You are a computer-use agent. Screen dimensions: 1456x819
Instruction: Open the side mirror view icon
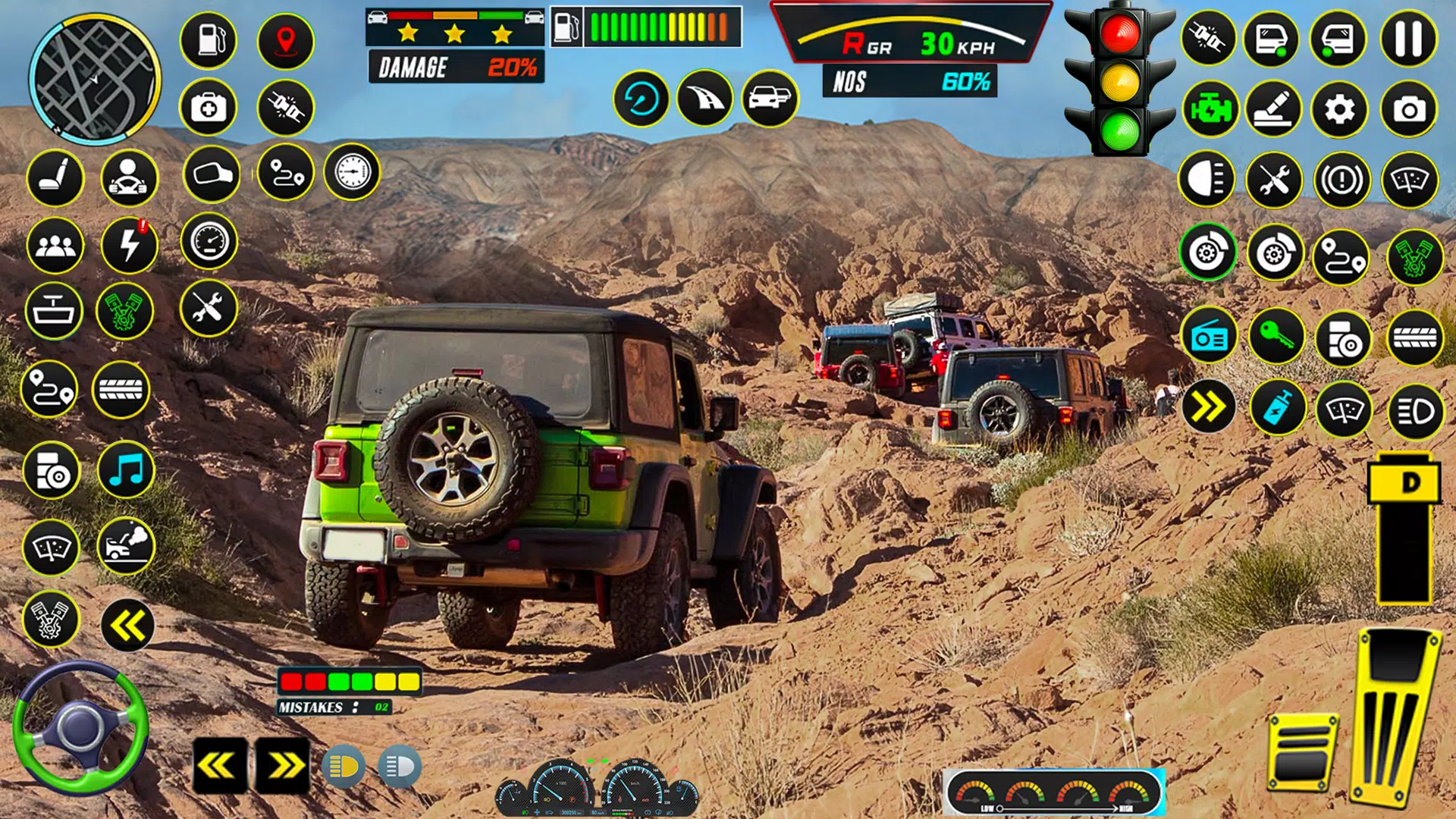pos(212,174)
